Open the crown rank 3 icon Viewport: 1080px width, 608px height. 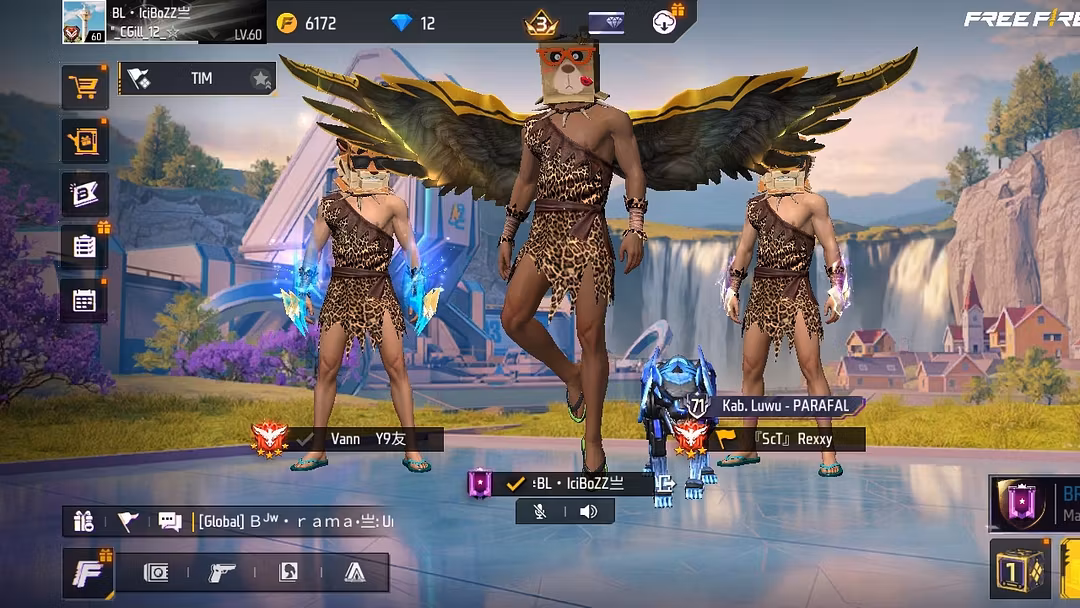[x=541, y=23]
